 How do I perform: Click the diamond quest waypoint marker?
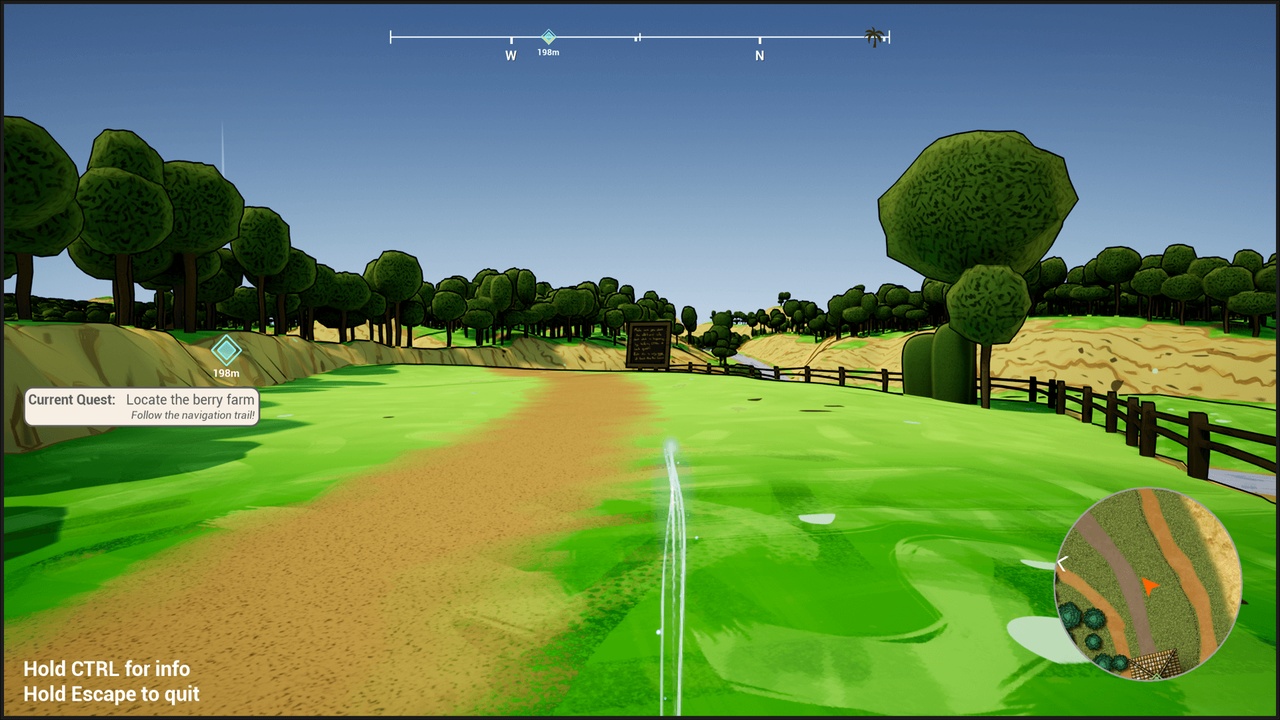(226, 351)
